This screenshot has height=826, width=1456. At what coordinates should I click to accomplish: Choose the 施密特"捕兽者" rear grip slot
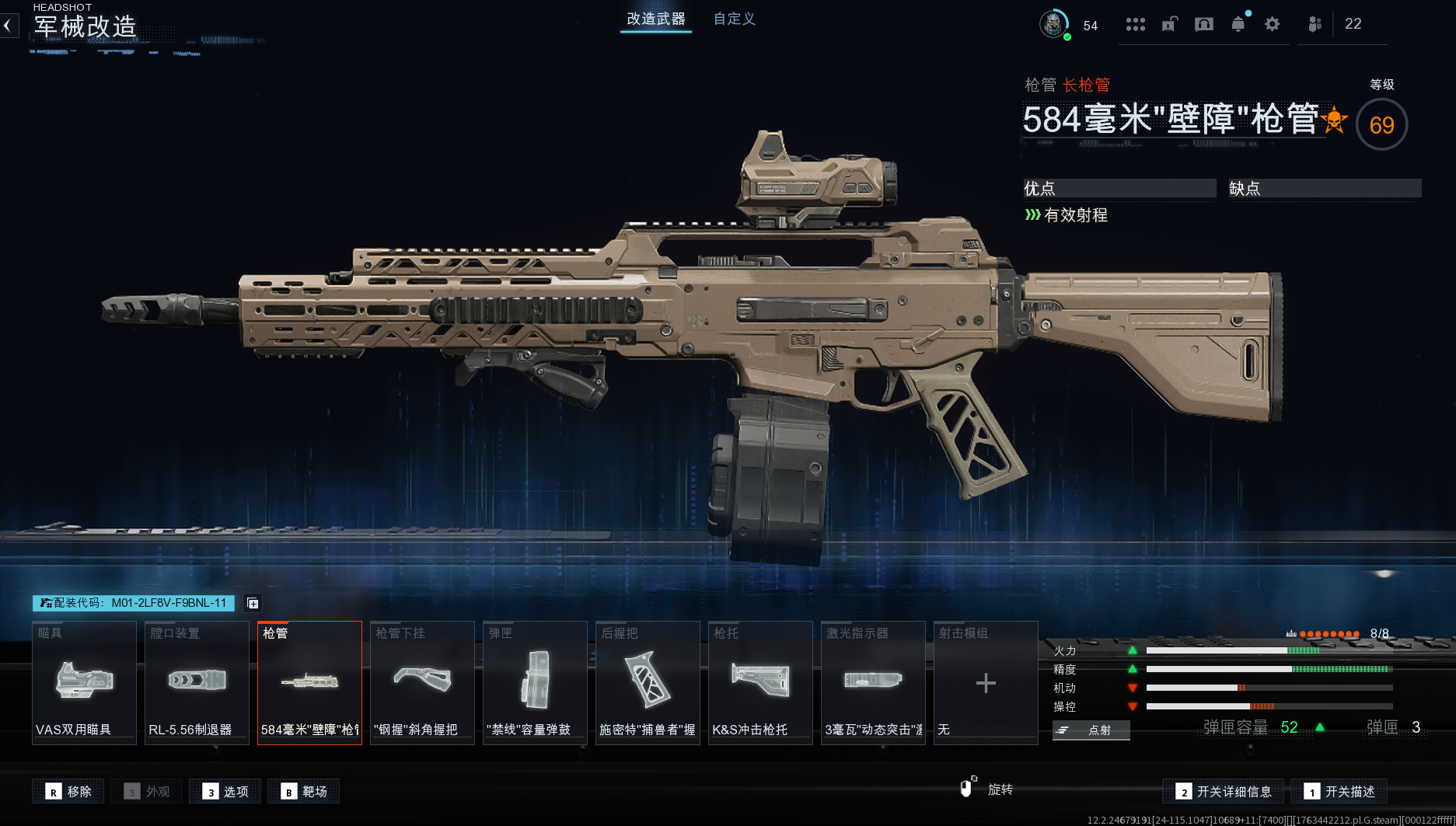(648, 682)
